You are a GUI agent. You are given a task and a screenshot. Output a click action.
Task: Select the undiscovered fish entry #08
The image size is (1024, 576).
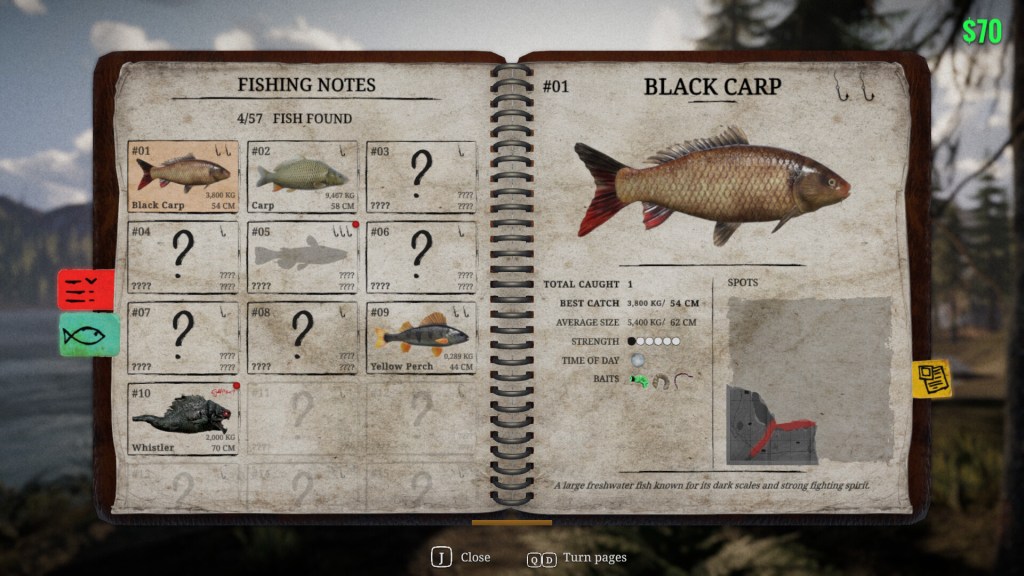pos(302,338)
